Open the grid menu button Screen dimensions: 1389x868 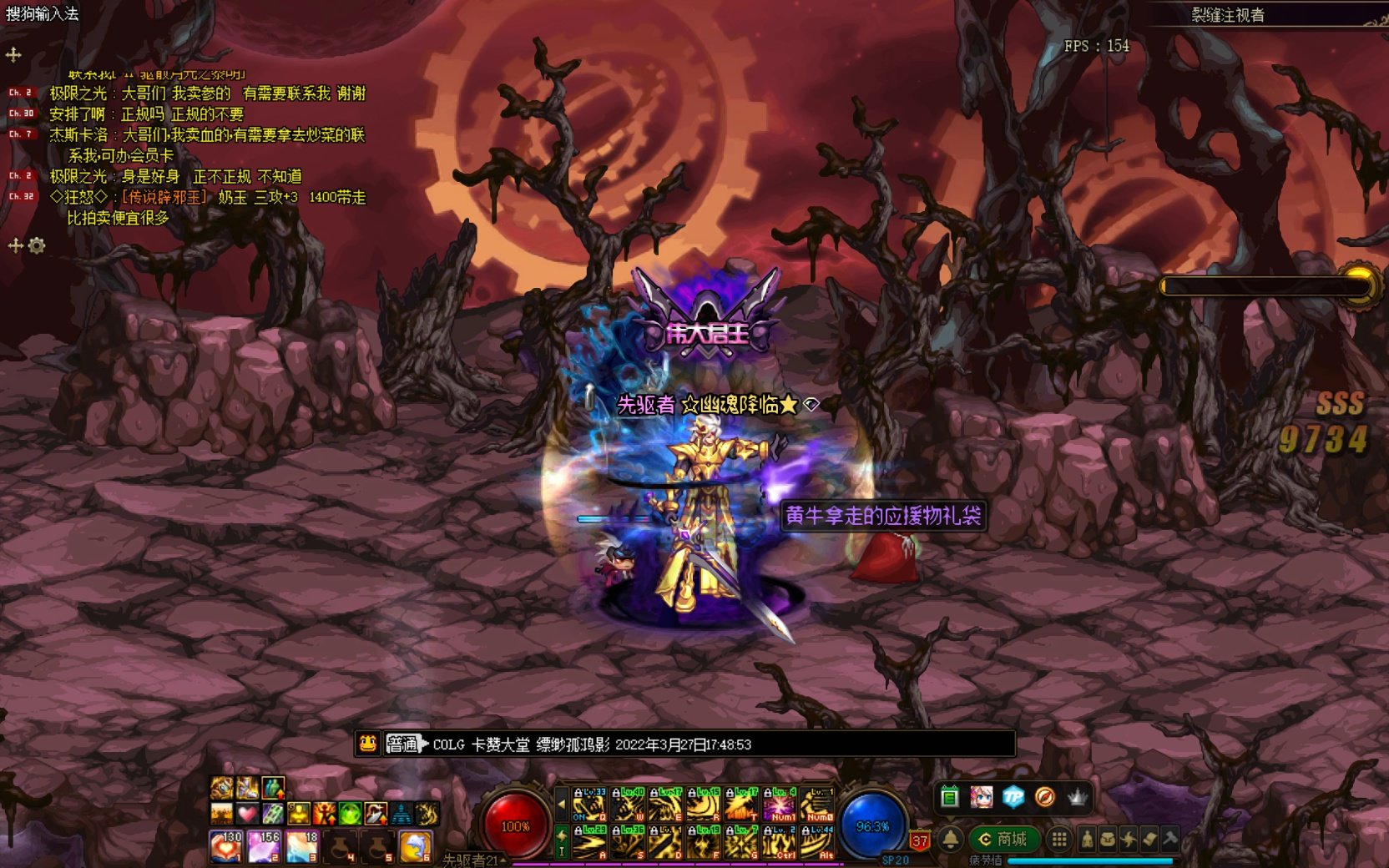1058,840
